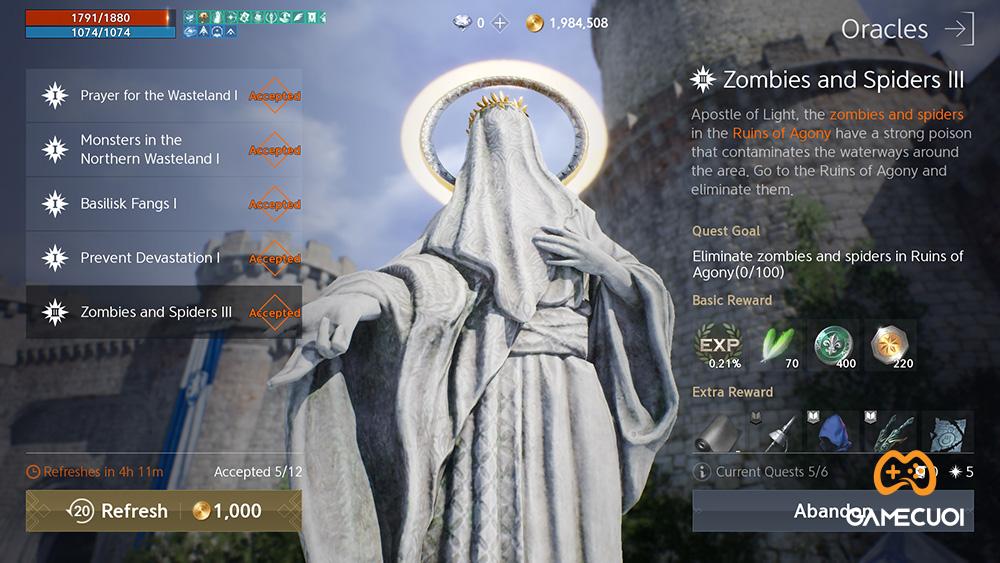Add diamonds with the plus button

500,22
